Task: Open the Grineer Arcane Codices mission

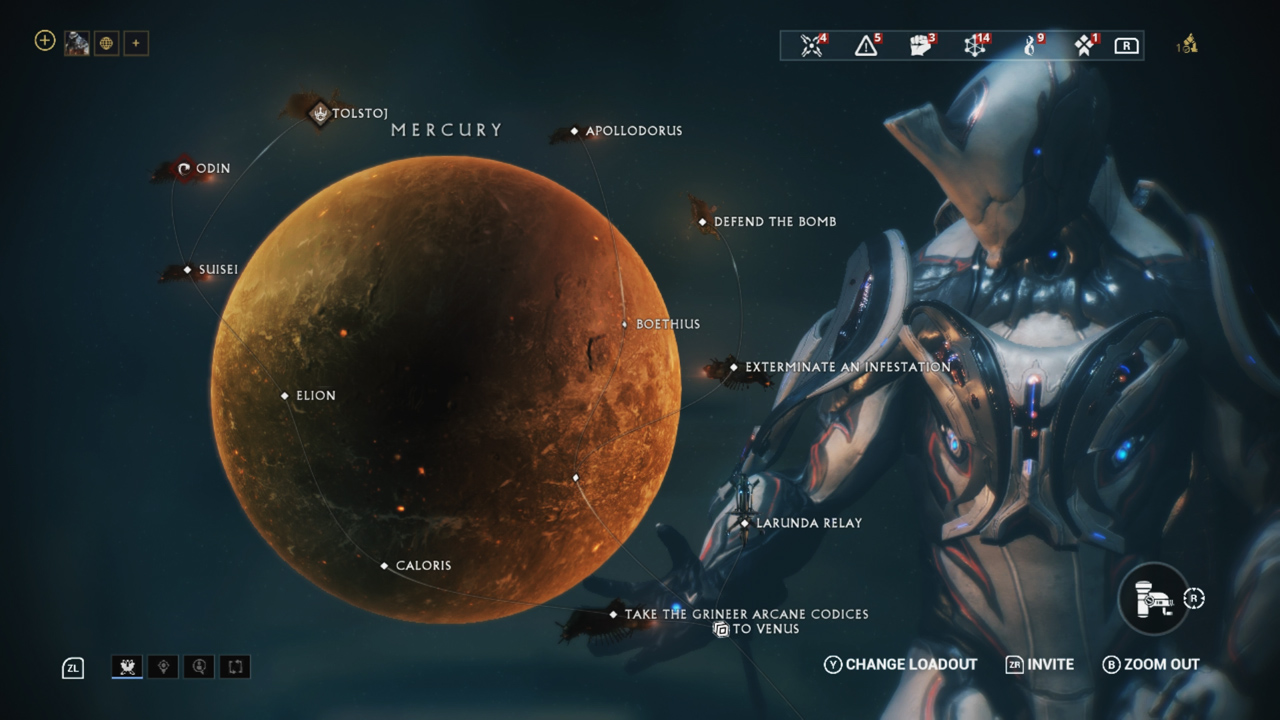Action: pos(613,614)
